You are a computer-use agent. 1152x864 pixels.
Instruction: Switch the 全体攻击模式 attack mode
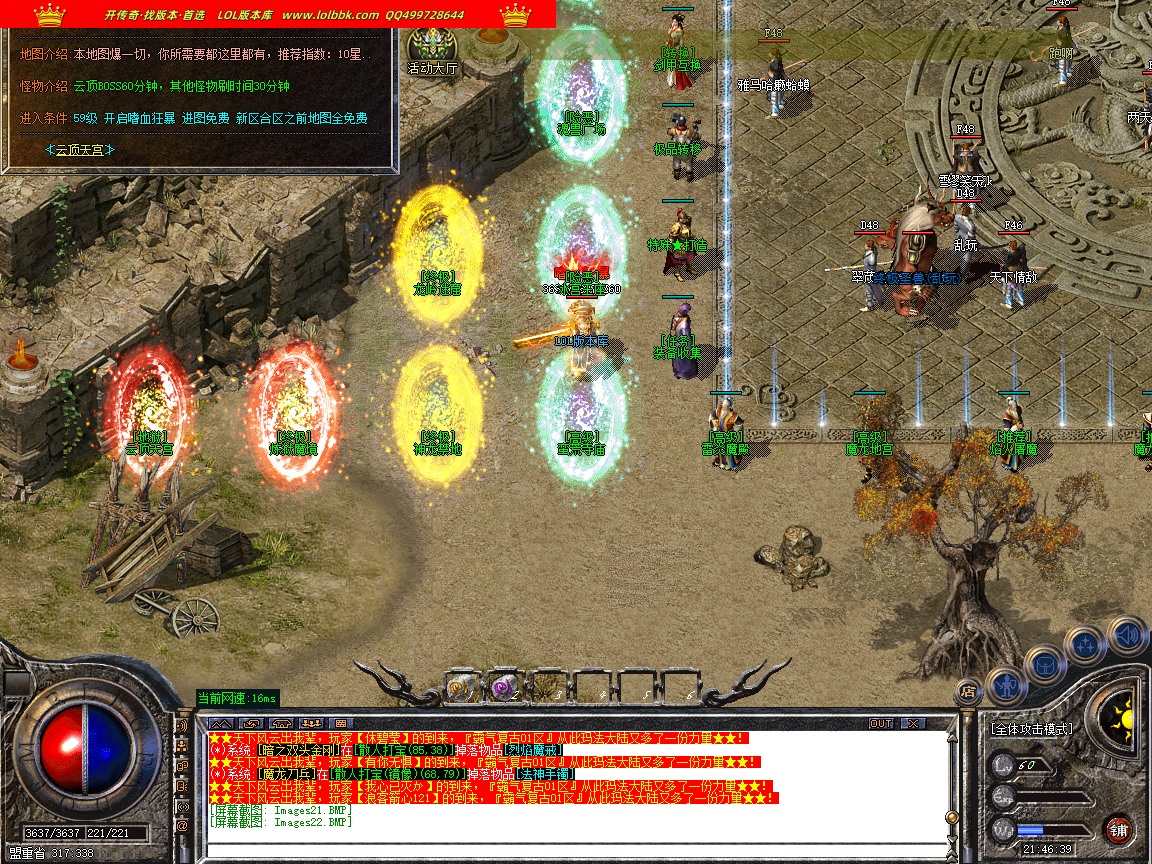(x=1032, y=729)
